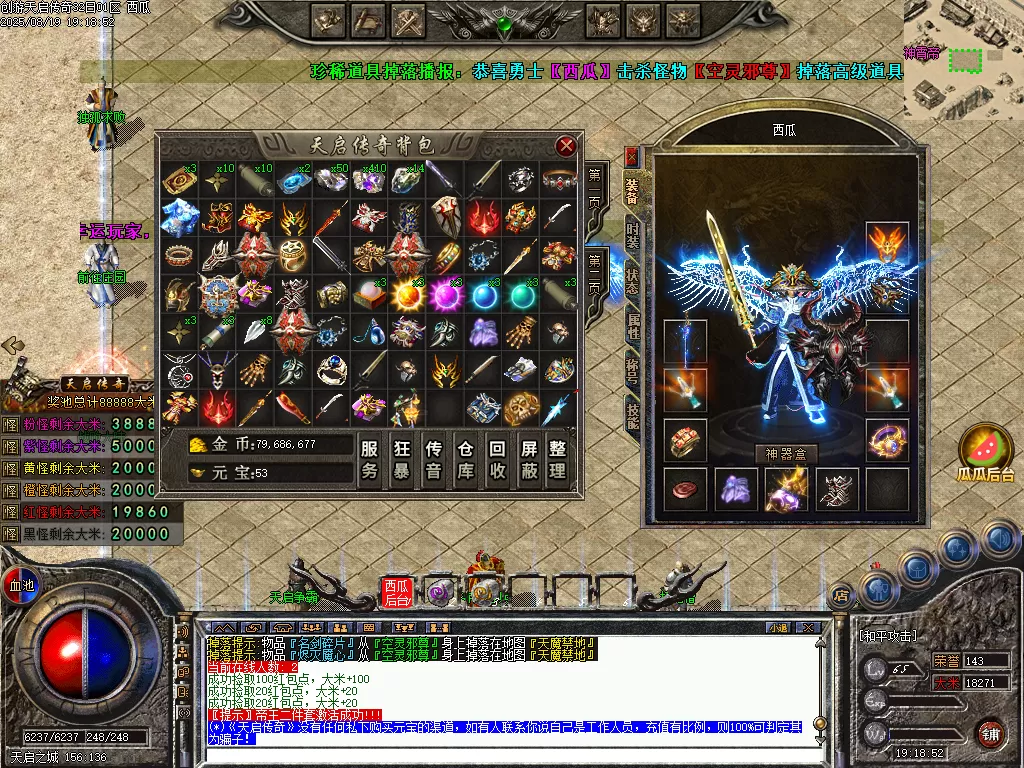Choose the 回收 recycle button
This screenshot has width=1024, height=768.
click(x=496, y=459)
